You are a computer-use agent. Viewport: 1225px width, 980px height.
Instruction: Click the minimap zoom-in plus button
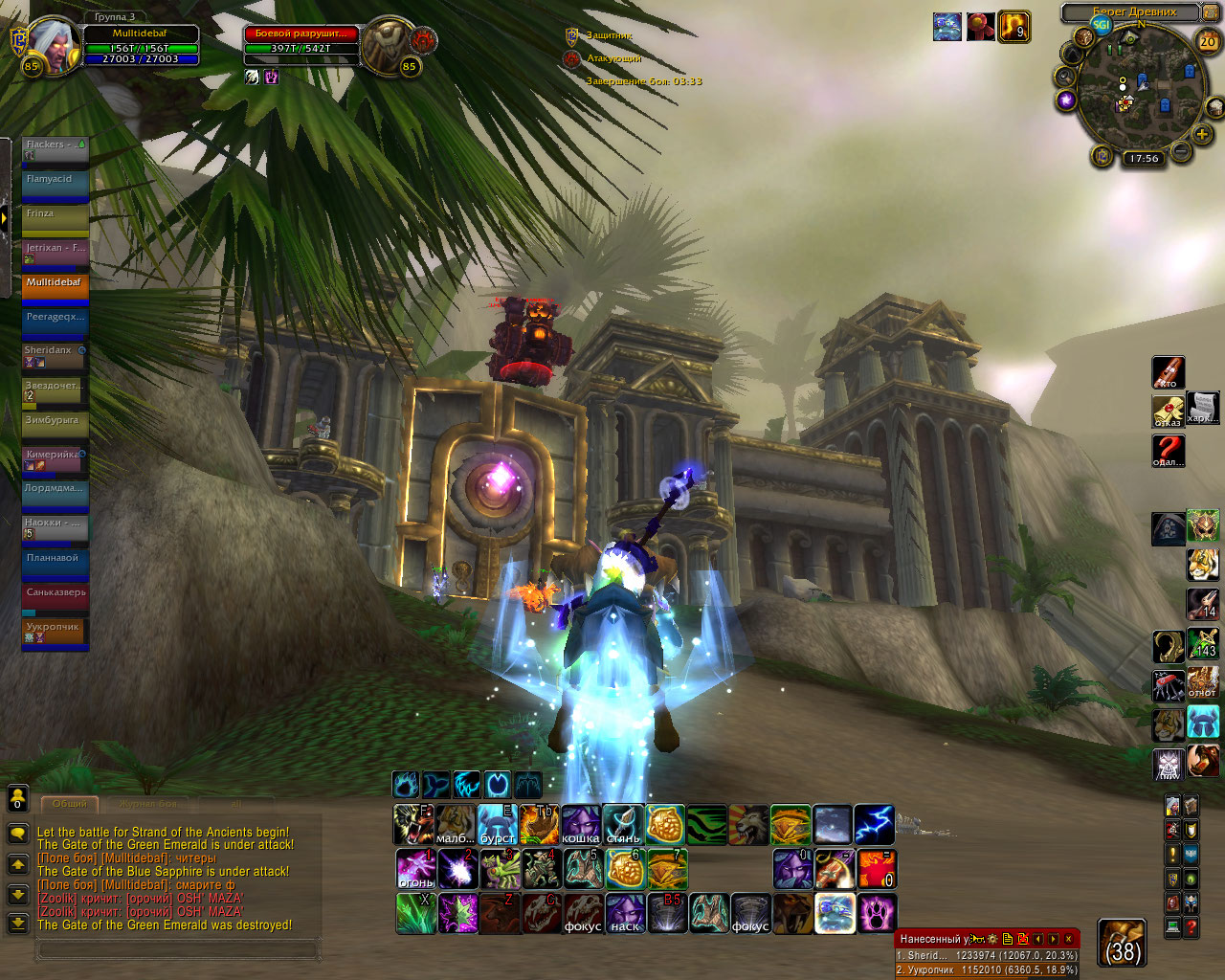[1202, 134]
